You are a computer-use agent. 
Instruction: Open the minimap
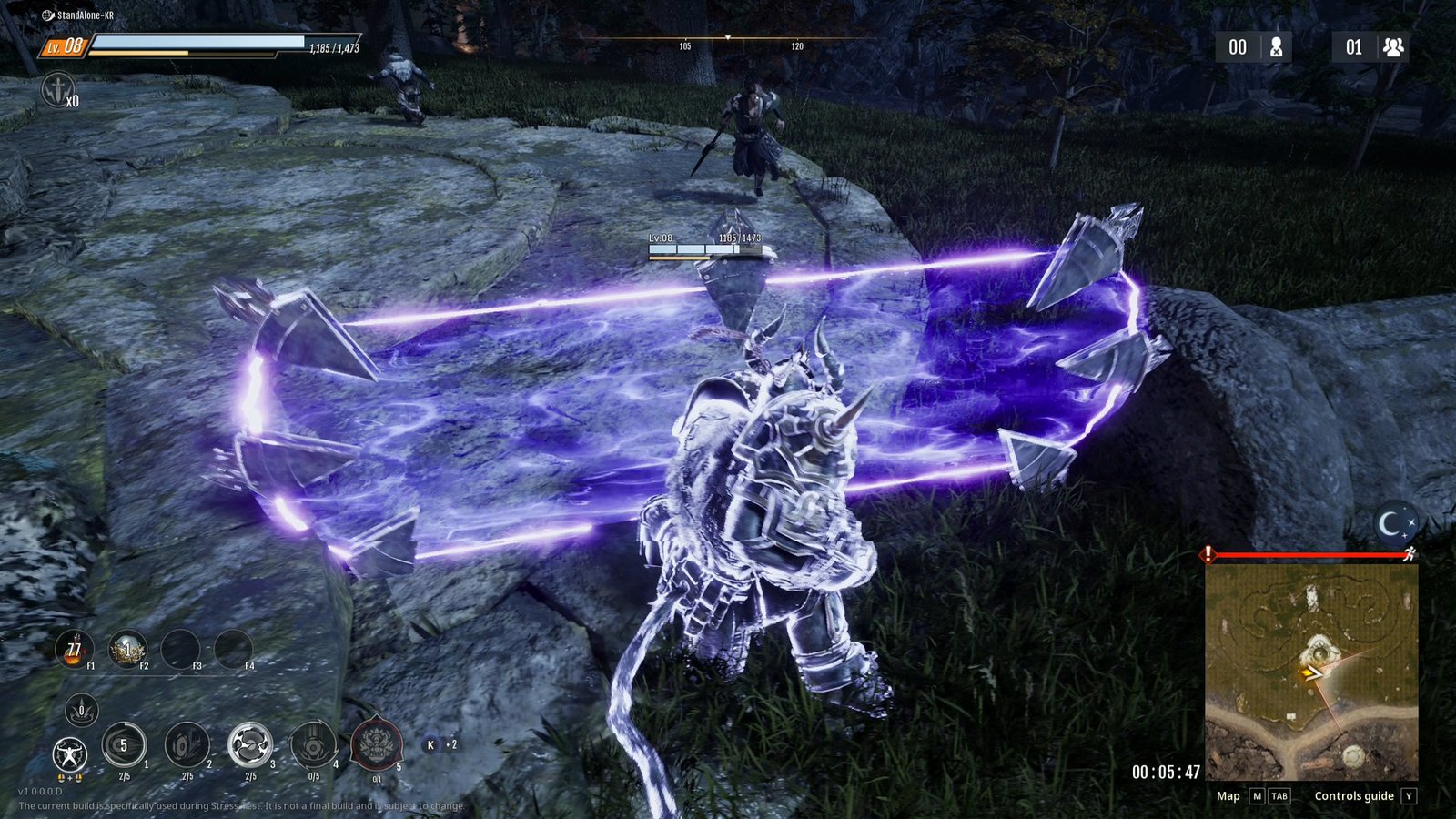1311,672
